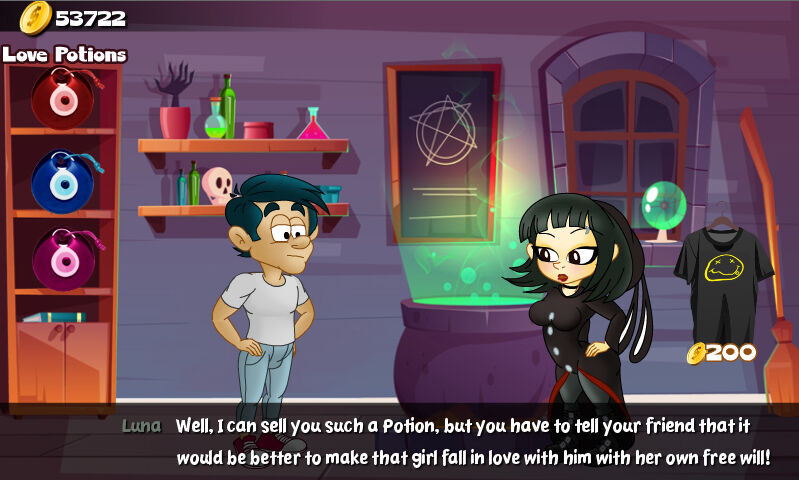This screenshot has width=799, height=480.
Task: Pick the pink love potion
Action: 62,259
